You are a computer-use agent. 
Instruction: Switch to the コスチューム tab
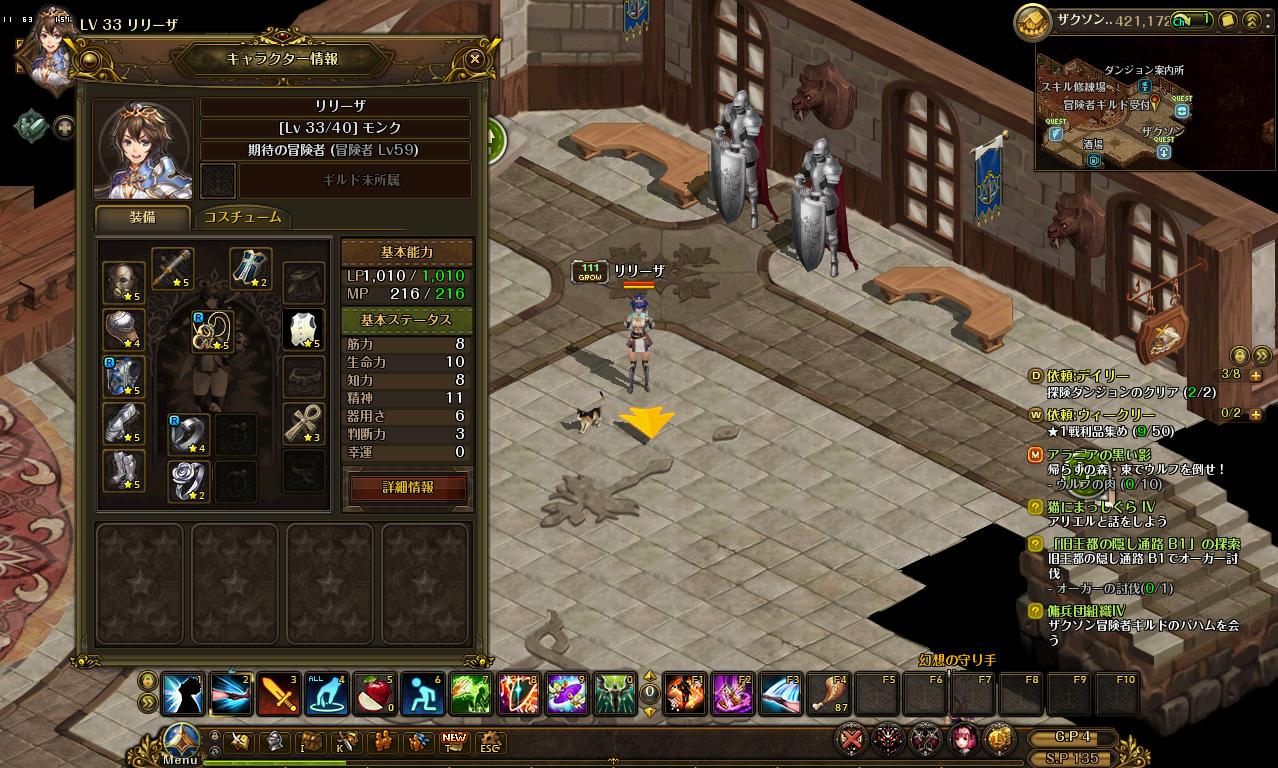click(242, 217)
